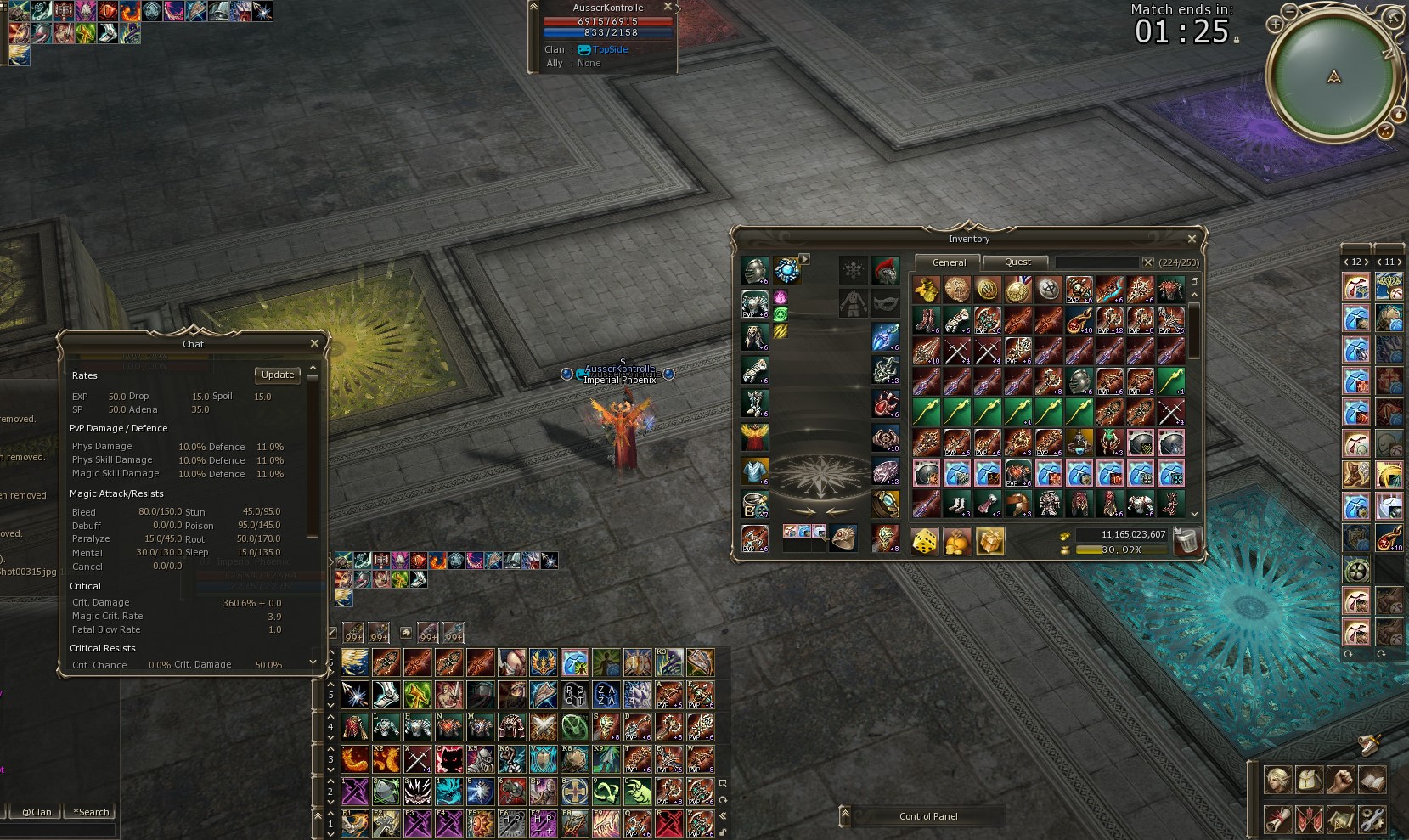Viewport: 1409px width, 840px height.
Task: Select the gold medal item slot
Action: pos(1017,290)
